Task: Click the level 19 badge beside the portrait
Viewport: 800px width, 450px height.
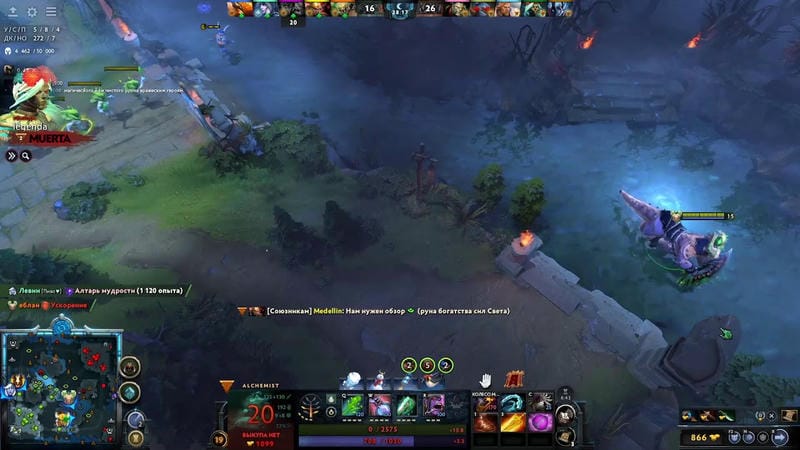Action: tap(219, 438)
